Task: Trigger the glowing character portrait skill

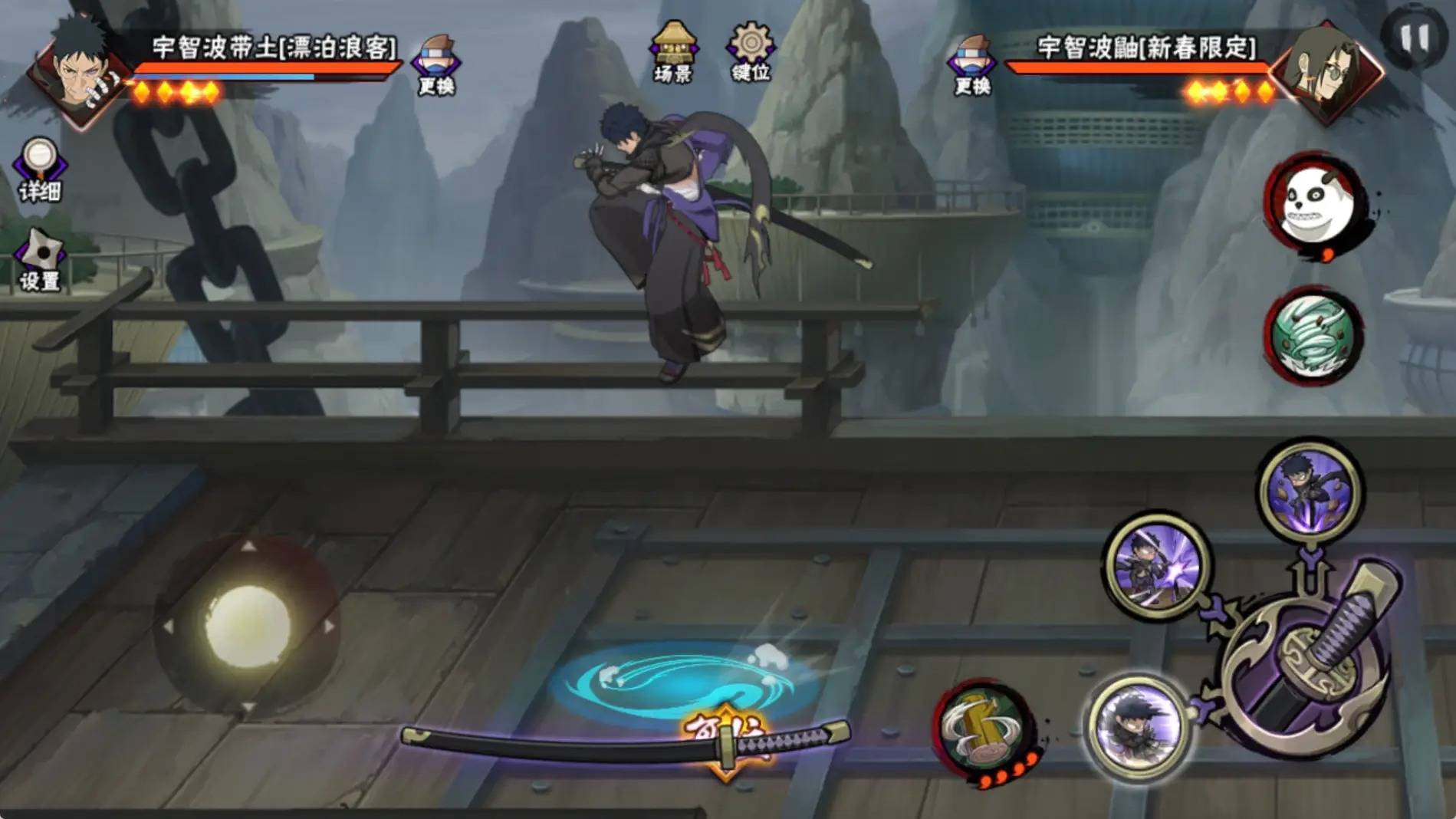Action: (1139, 725)
